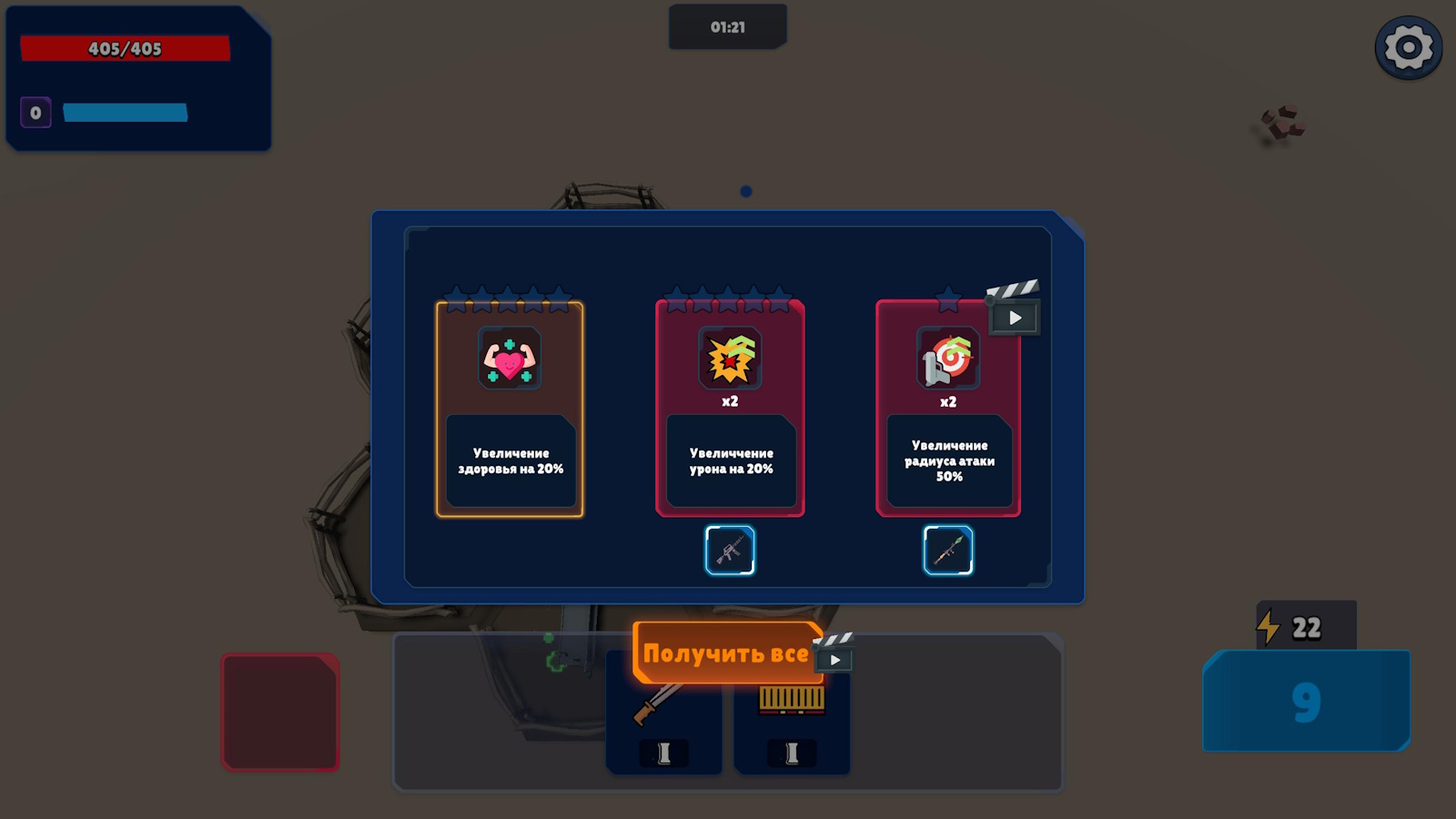
Task: Play the ad video on the radius card clapperboard
Action: click(1015, 318)
